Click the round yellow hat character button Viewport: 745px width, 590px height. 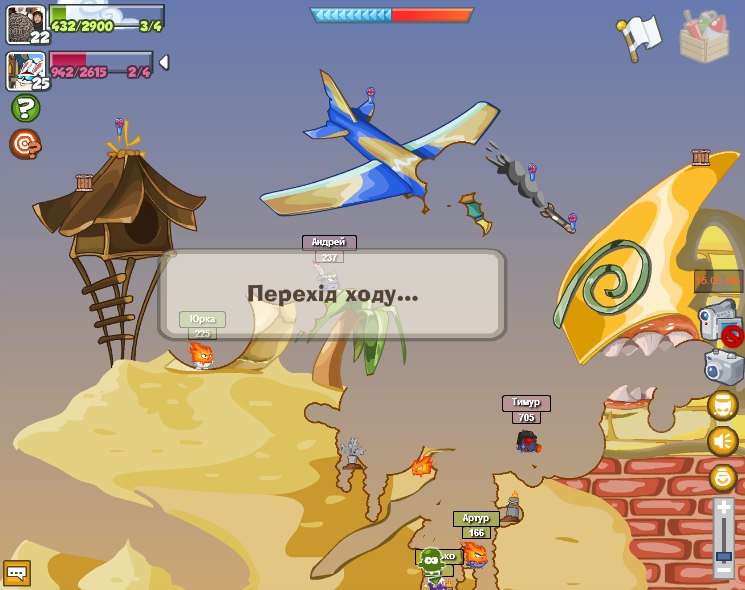pyautogui.click(x=723, y=405)
